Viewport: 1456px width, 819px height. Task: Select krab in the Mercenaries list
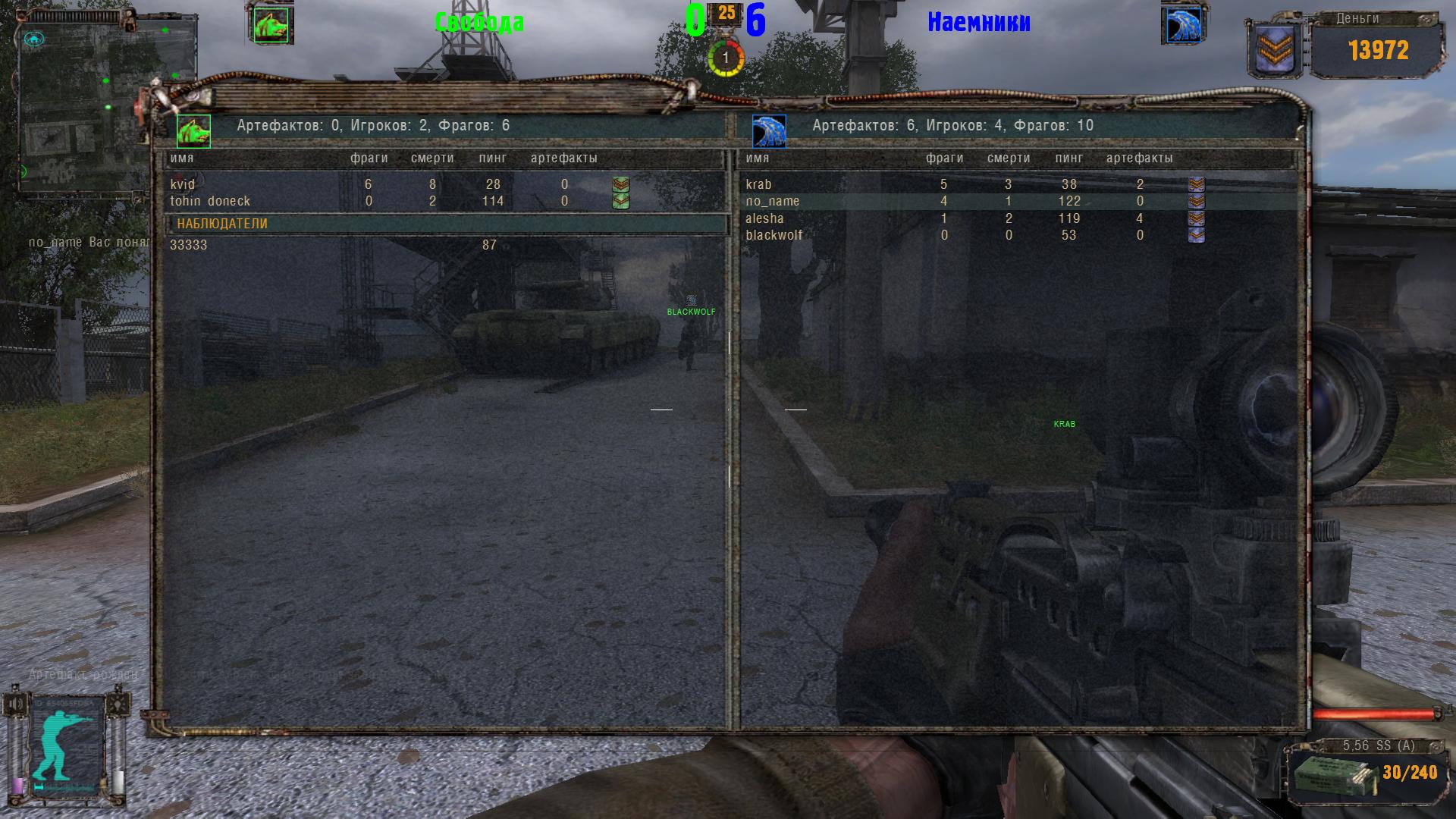[x=758, y=184]
